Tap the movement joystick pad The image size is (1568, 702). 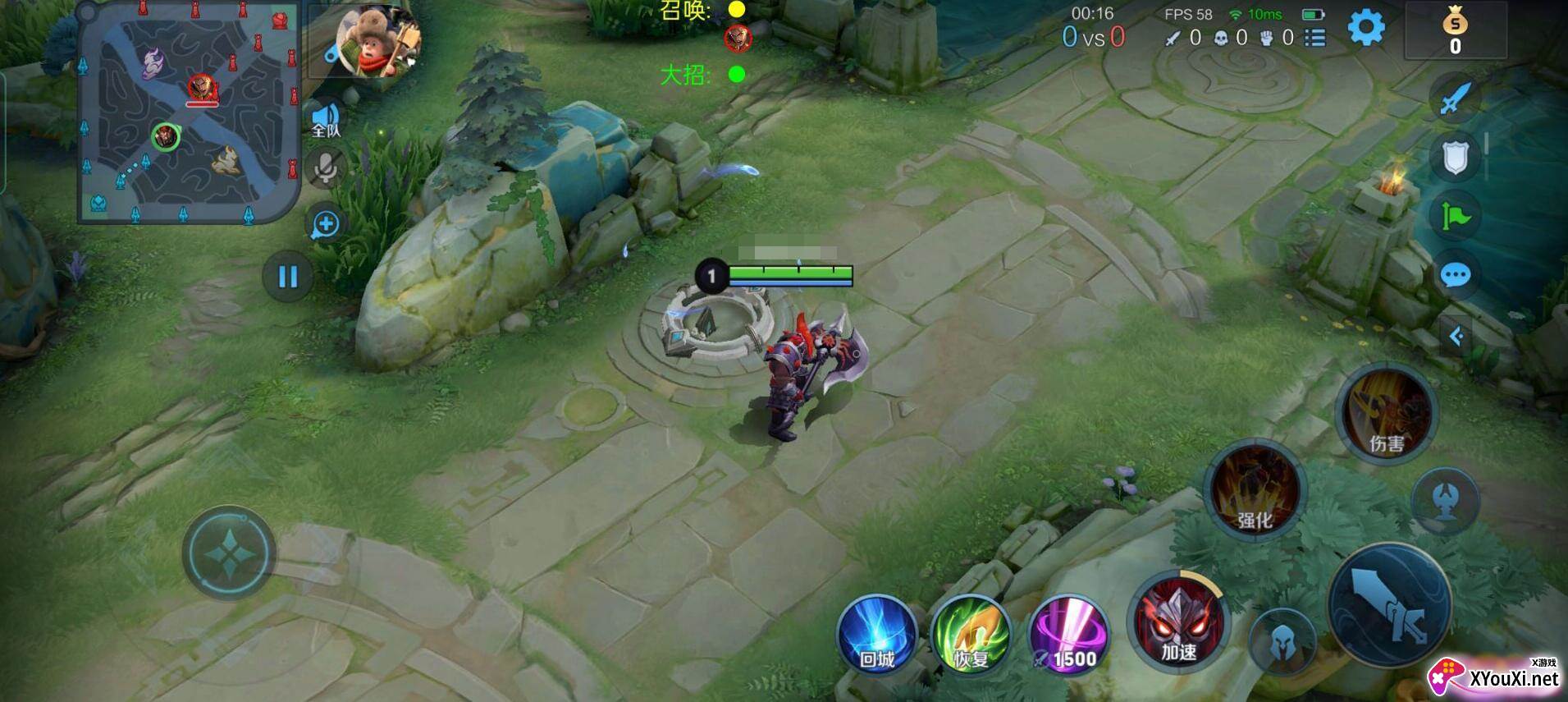[229, 553]
